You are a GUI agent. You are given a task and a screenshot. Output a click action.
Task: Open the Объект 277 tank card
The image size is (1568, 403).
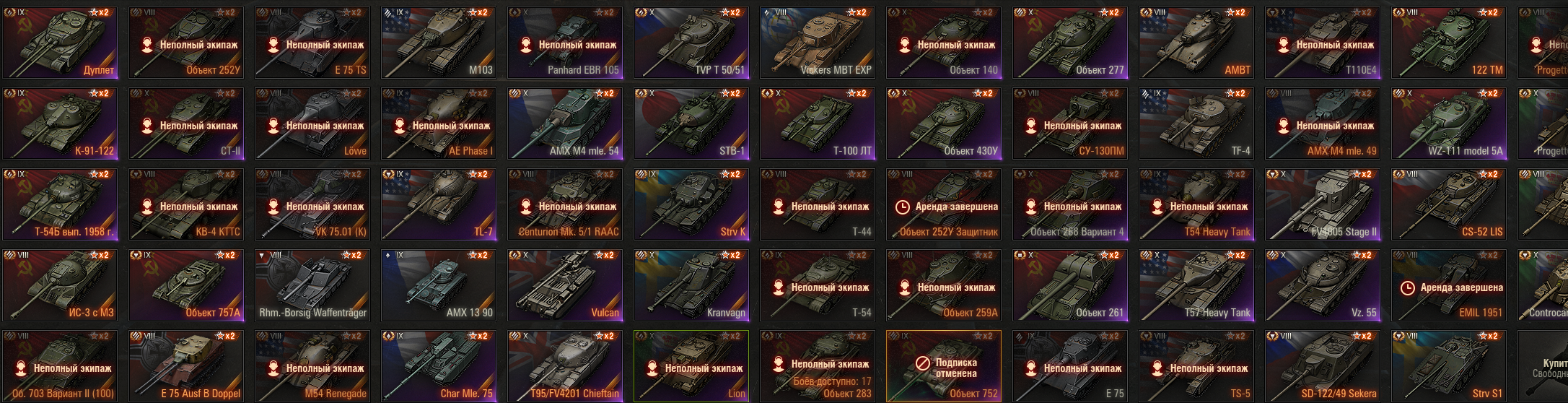1070,43
